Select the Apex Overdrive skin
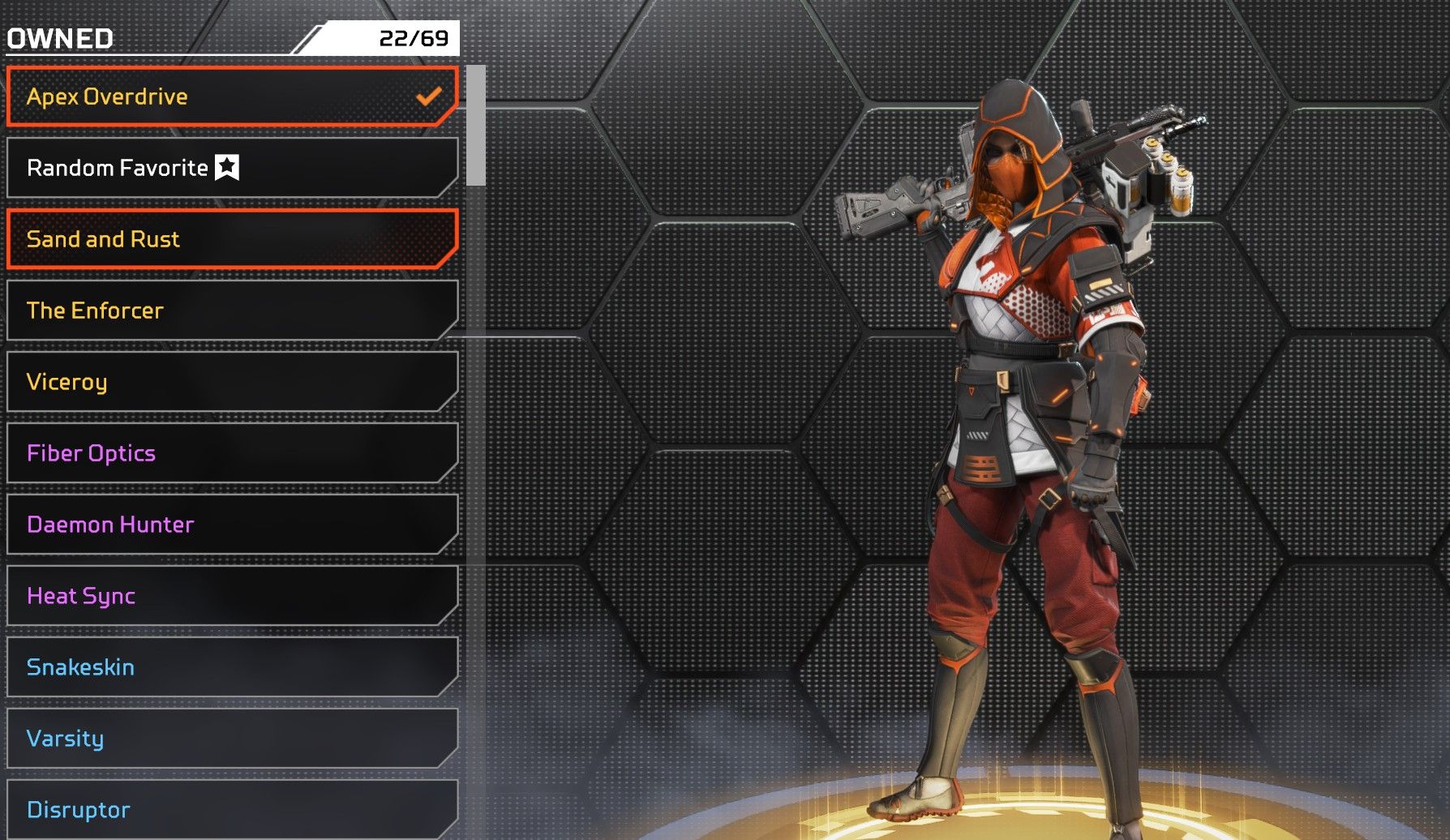 [x=231, y=96]
